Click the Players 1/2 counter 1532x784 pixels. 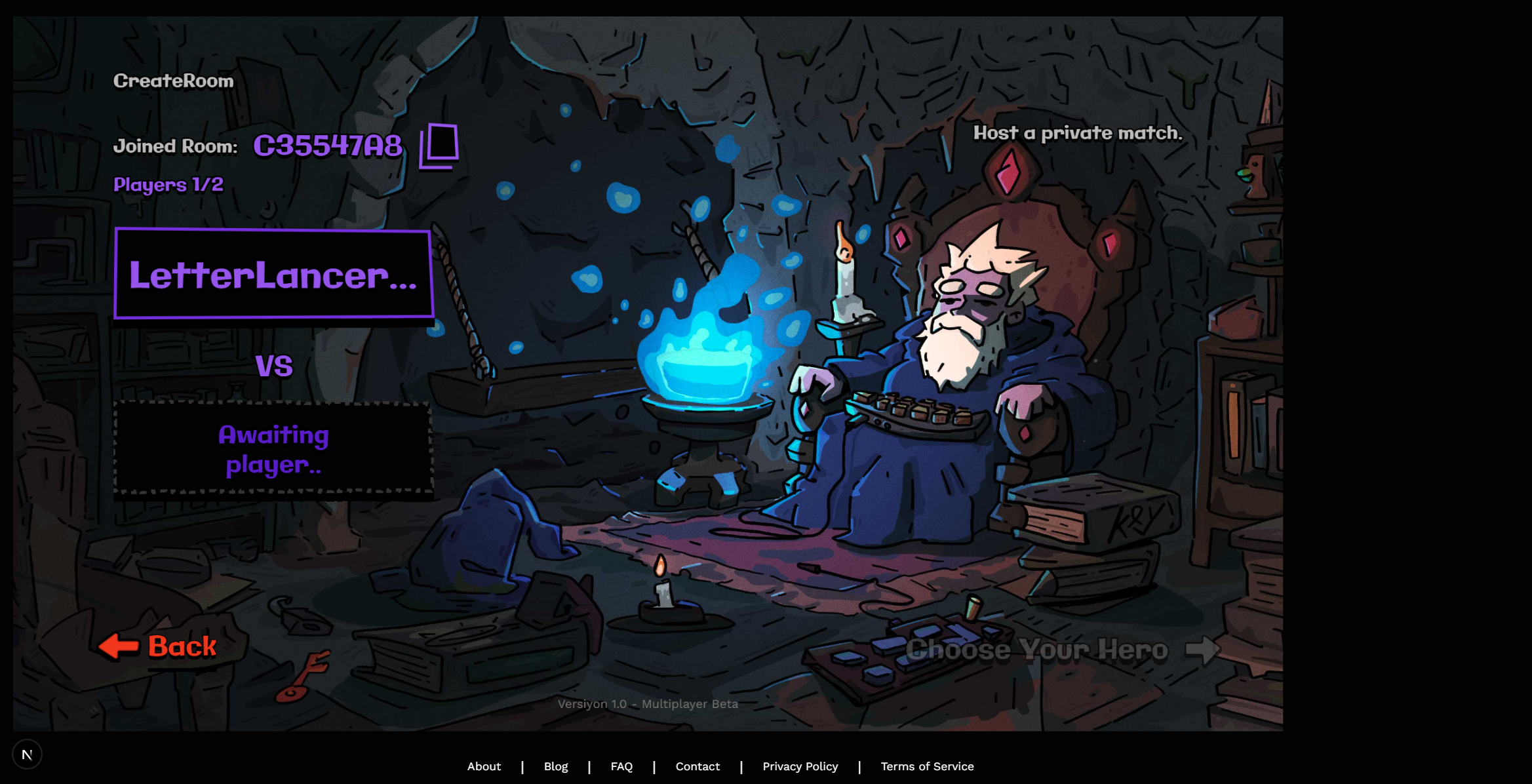pyautogui.click(x=168, y=184)
